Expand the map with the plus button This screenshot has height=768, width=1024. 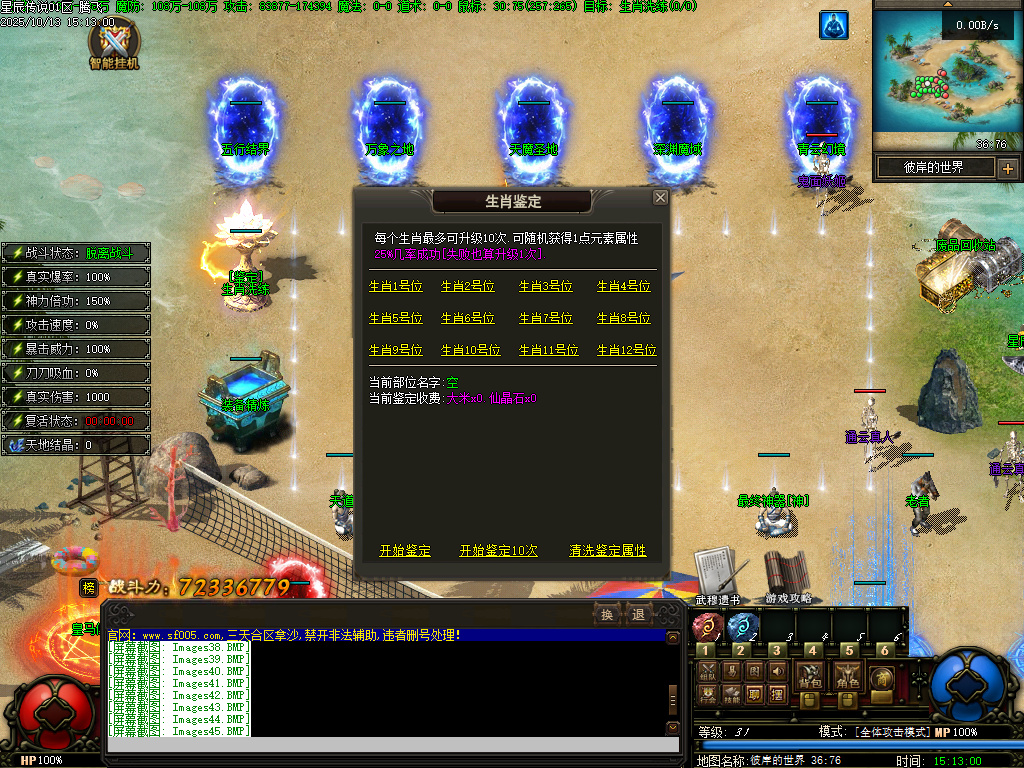click(1007, 168)
